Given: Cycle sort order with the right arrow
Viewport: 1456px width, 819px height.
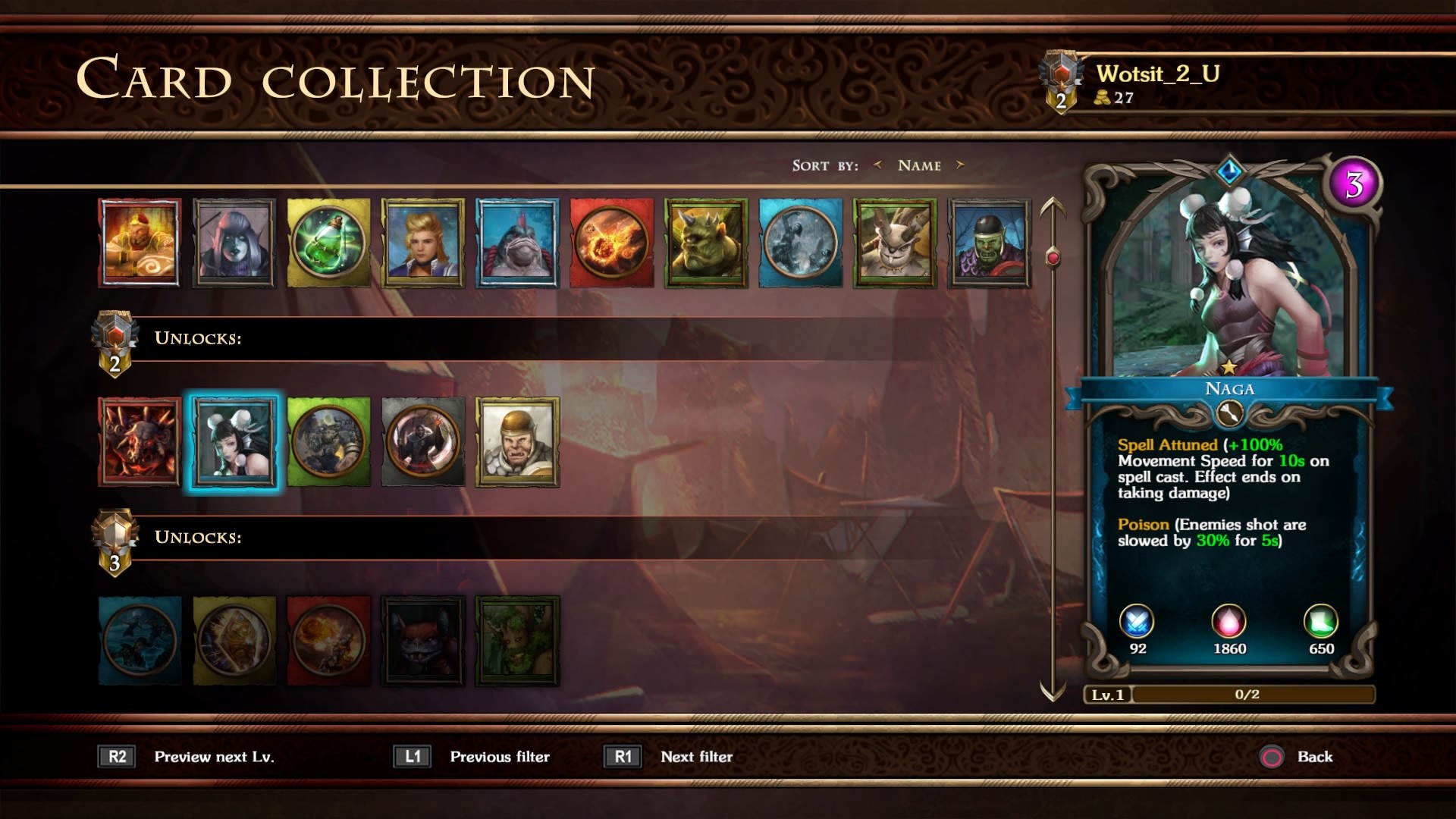Looking at the screenshot, I should [x=960, y=165].
